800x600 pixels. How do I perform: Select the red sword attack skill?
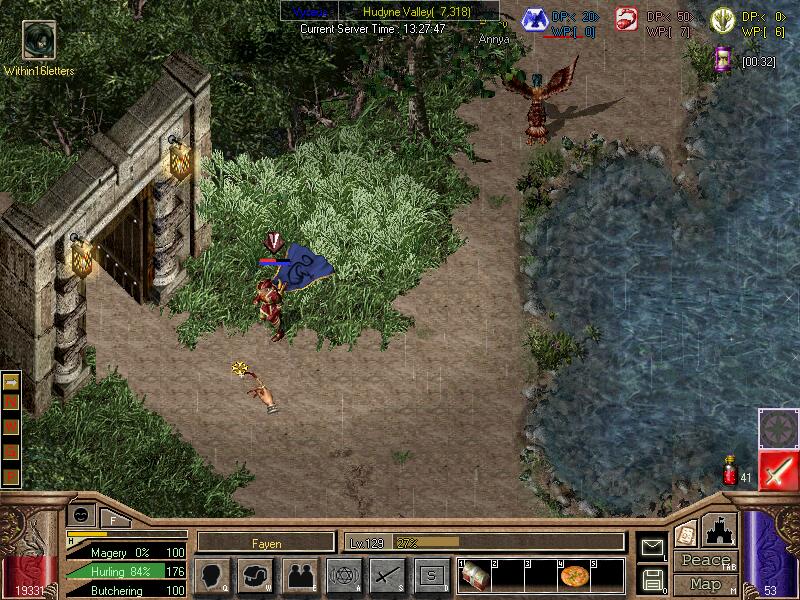pyautogui.click(x=777, y=470)
